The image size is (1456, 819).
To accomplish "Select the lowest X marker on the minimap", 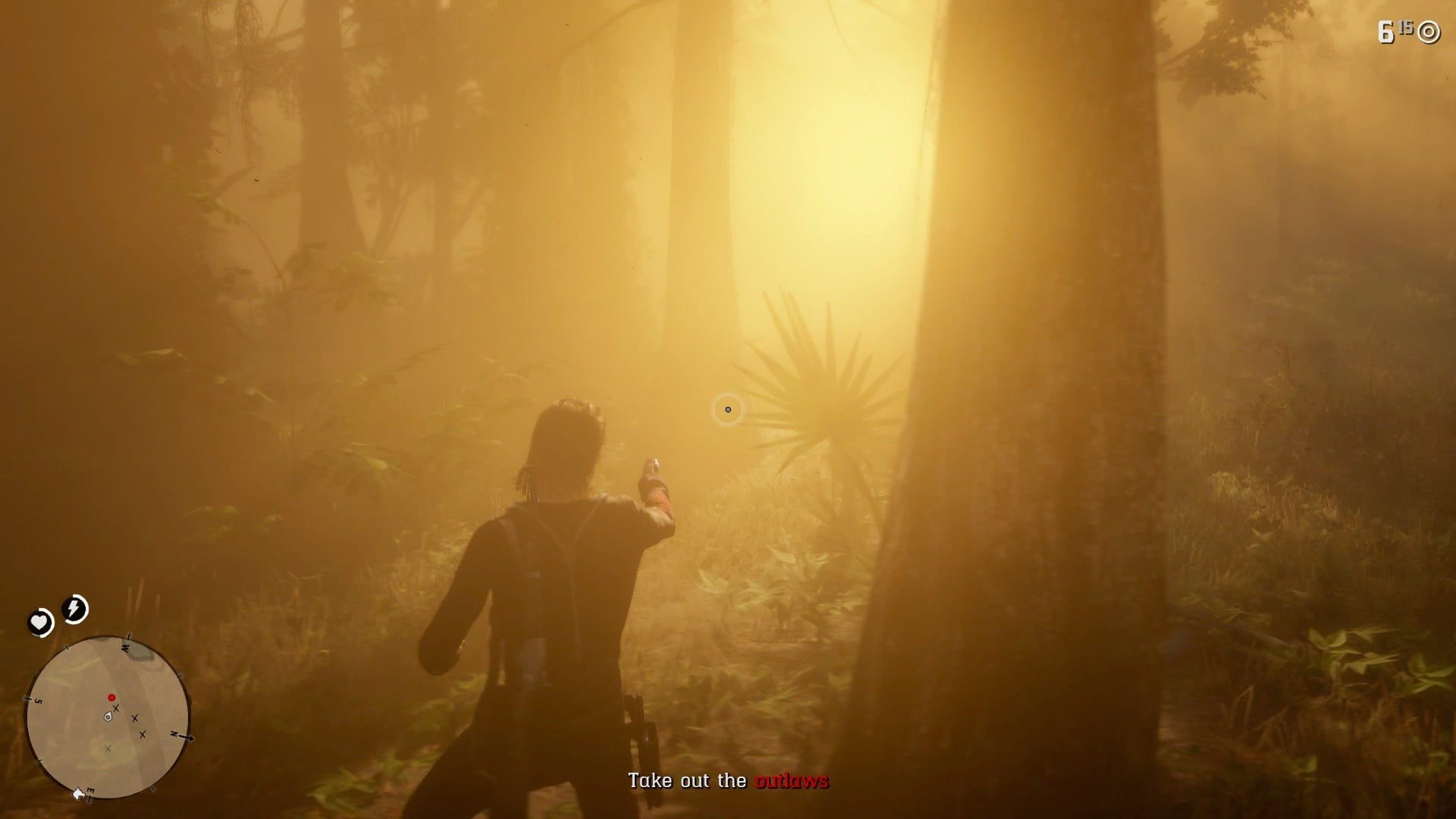I will click(x=108, y=748).
